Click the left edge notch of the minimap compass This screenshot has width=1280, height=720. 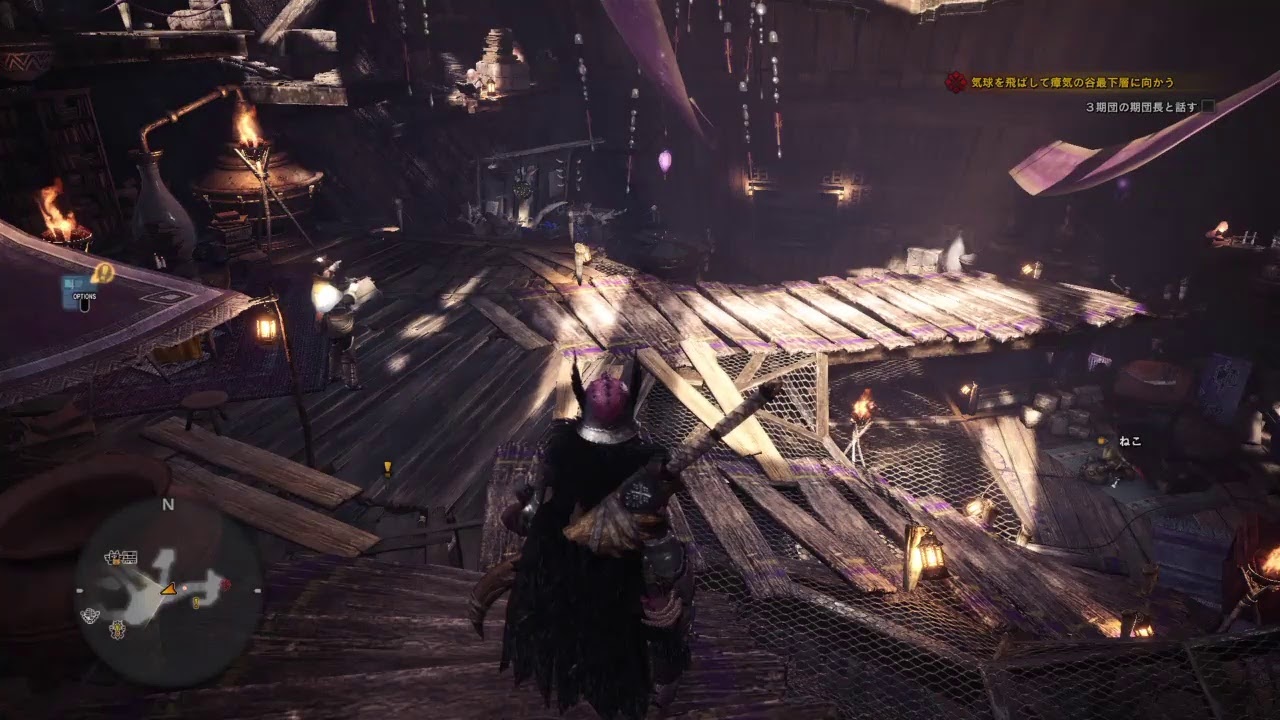pos(78,591)
